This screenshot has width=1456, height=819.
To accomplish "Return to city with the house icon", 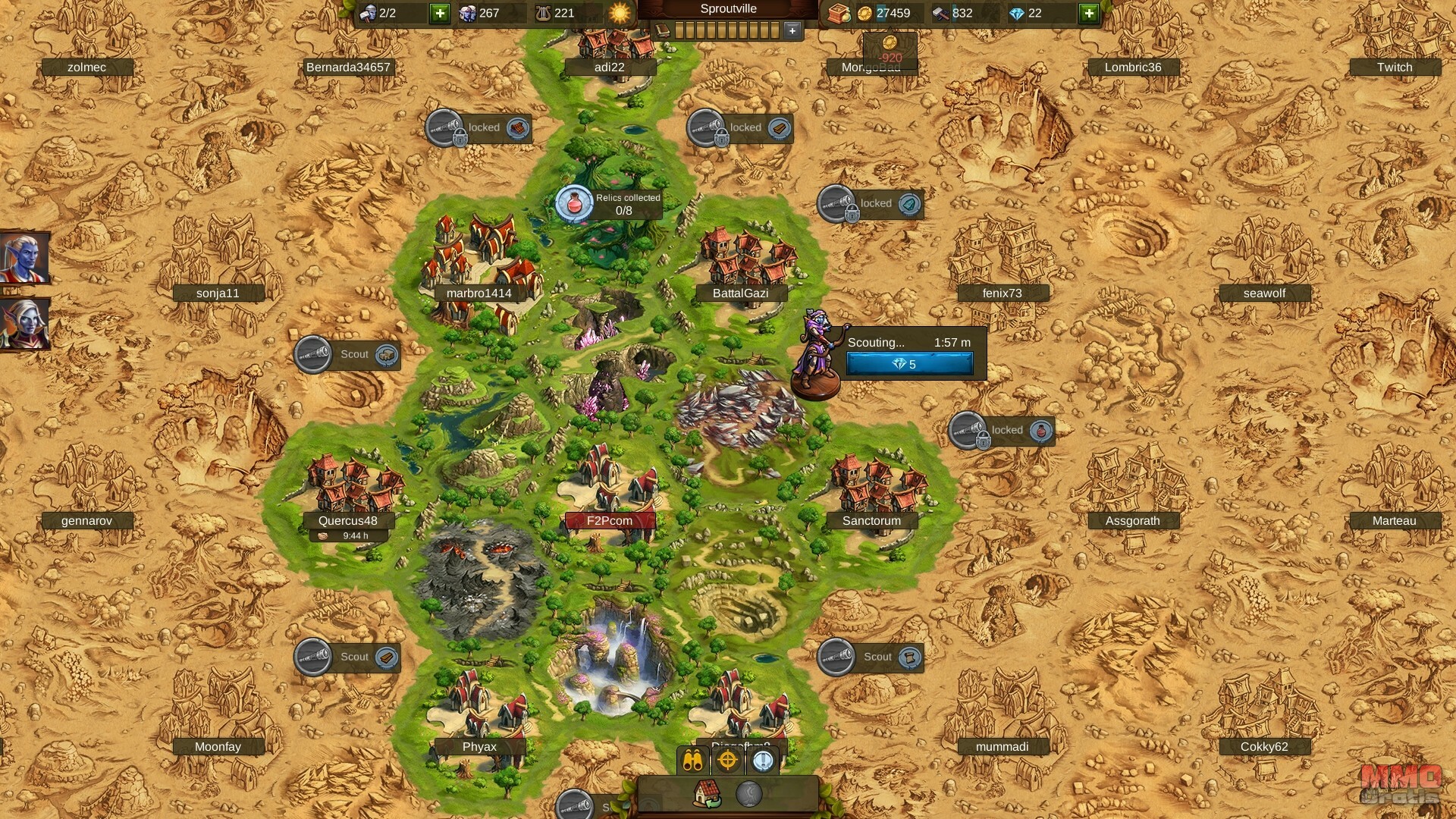I will (x=707, y=793).
